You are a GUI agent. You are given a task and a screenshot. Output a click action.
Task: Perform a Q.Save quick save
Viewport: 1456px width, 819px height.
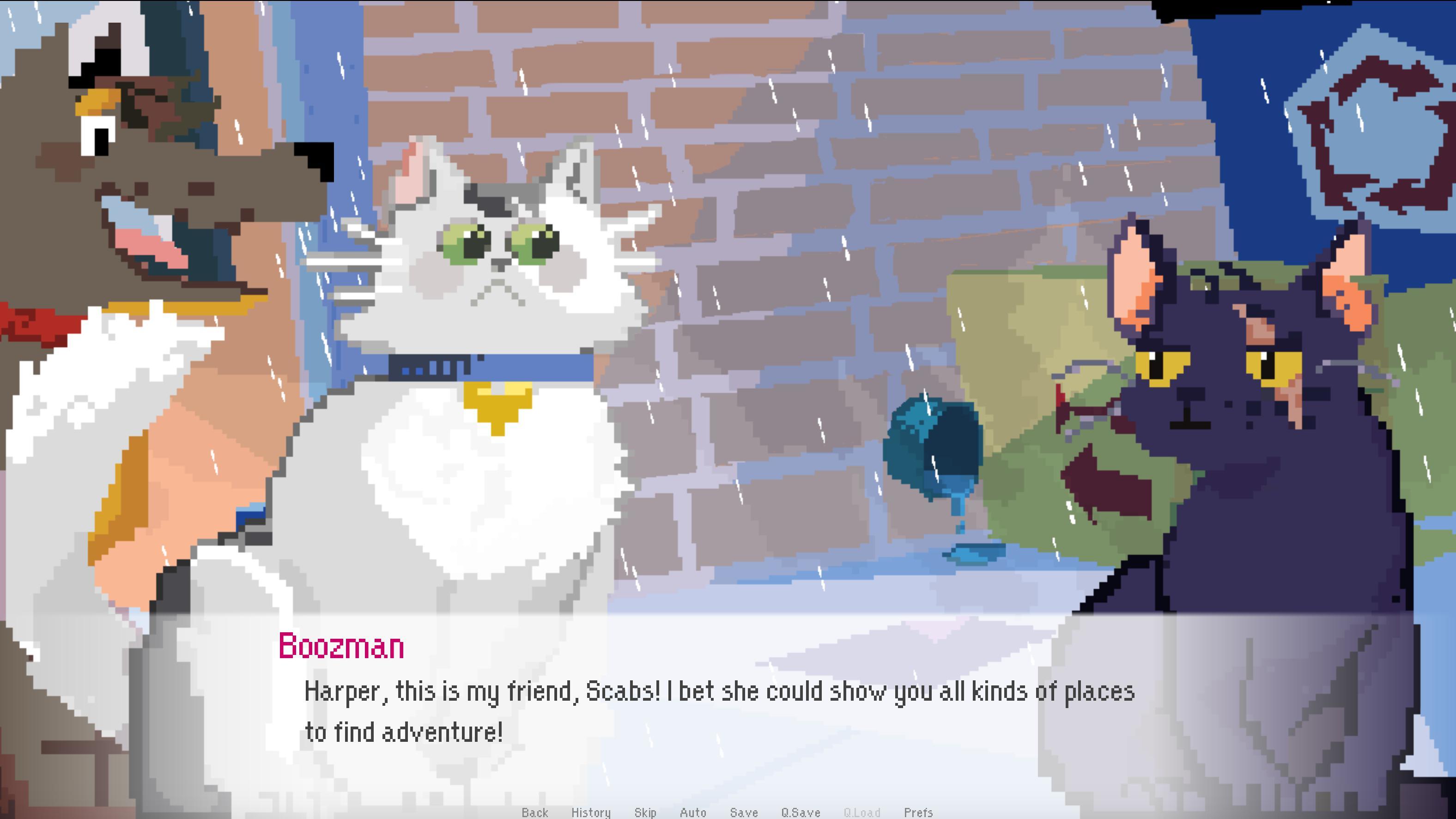tap(802, 813)
